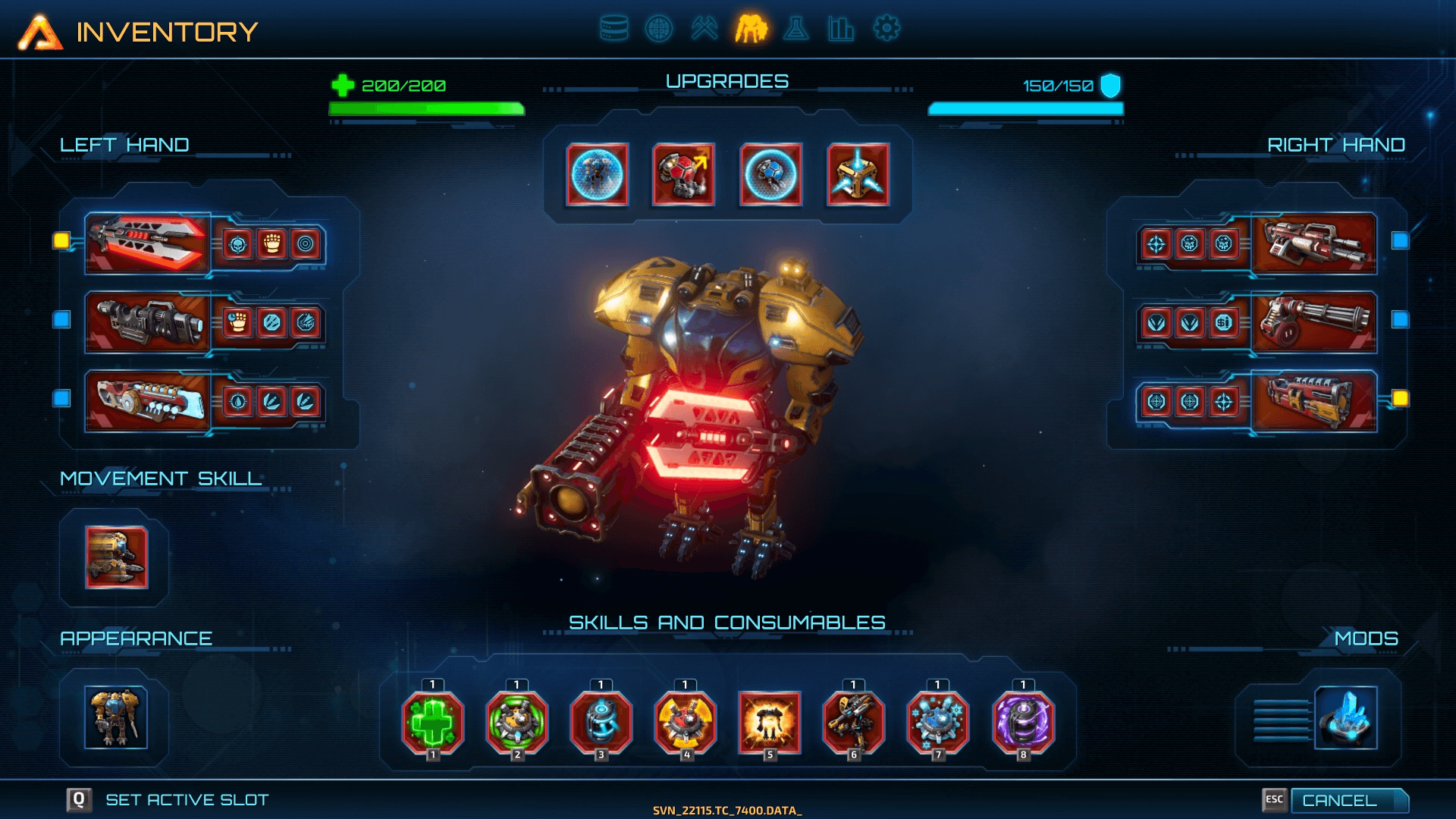The height and width of the screenshot is (819, 1456).
Task: Select the red energy blade weapon slot
Action: 147,243
